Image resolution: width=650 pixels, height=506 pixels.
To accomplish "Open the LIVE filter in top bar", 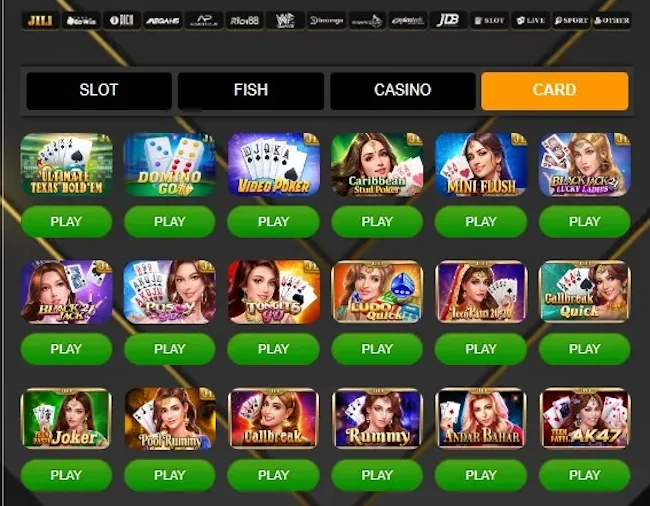I will point(529,20).
